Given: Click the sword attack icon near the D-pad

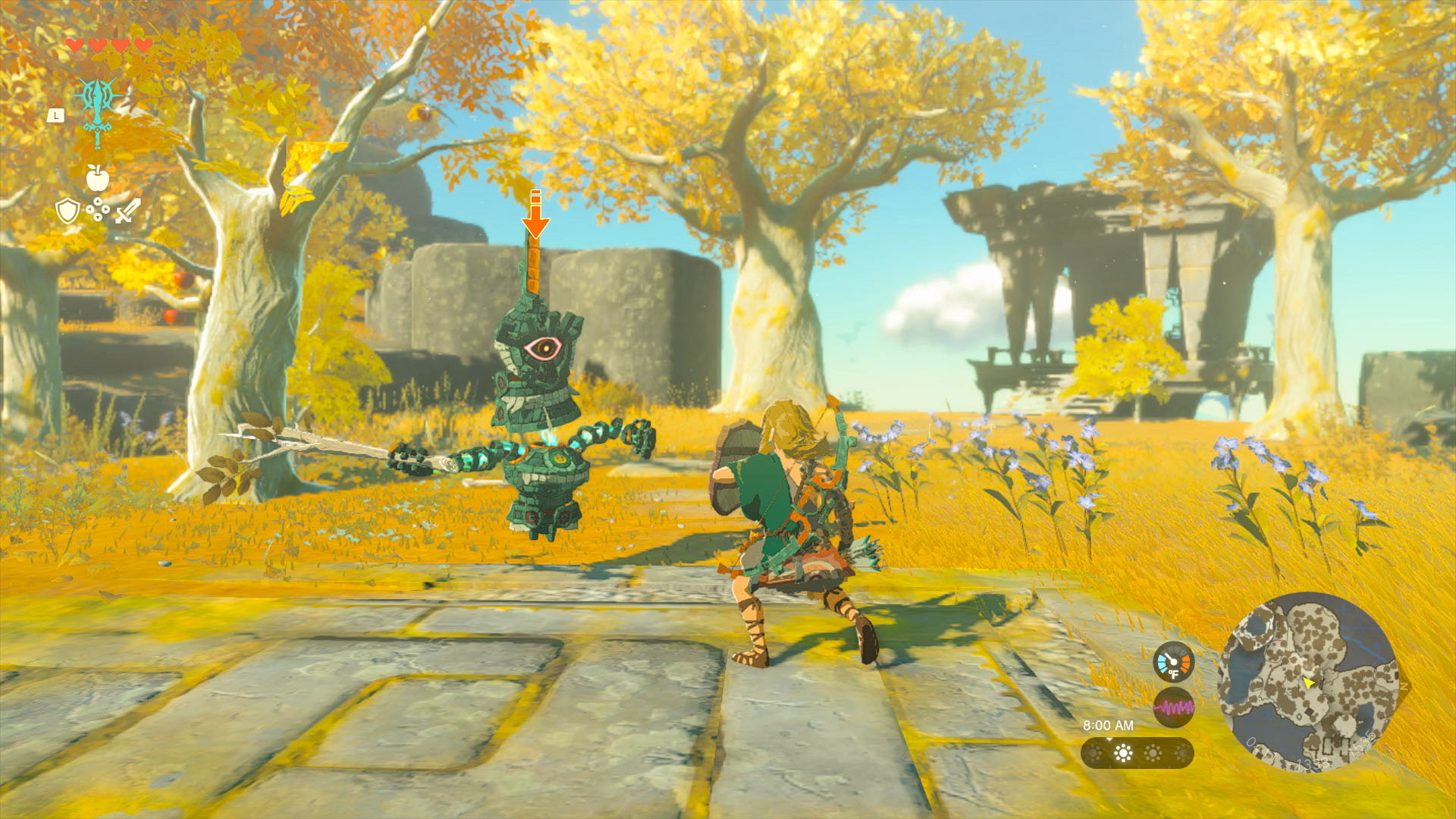Looking at the screenshot, I should pyautogui.click(x=128, y=209).
